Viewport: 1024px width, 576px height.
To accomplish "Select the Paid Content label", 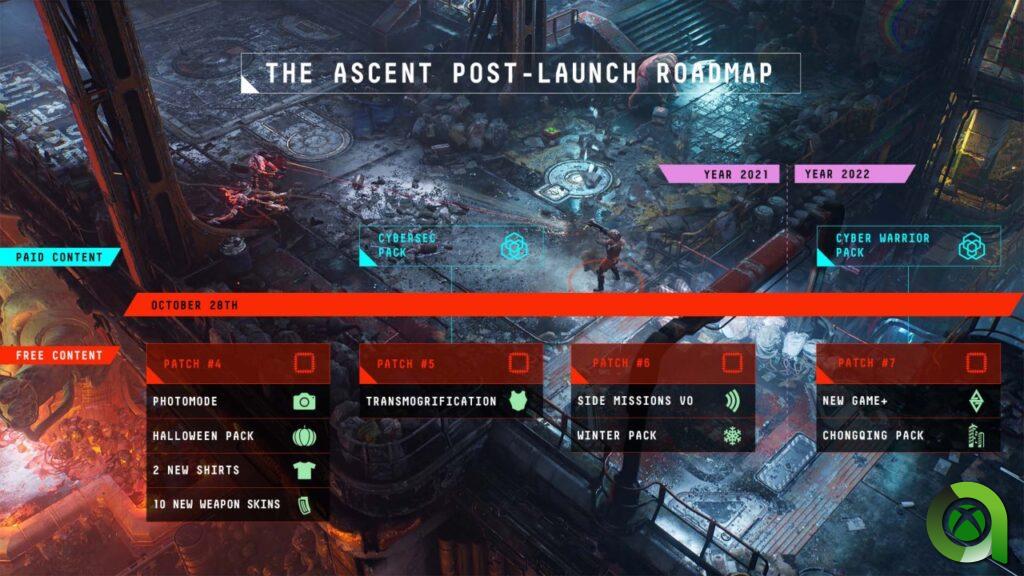I will click(x=59, y=257).
